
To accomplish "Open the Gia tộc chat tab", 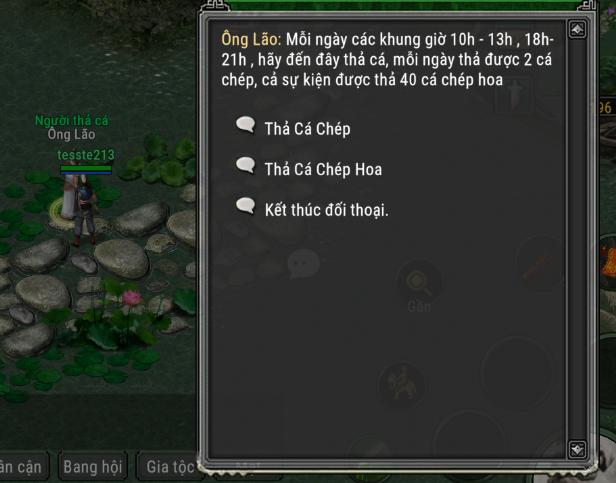I will [x=168, y=466].
